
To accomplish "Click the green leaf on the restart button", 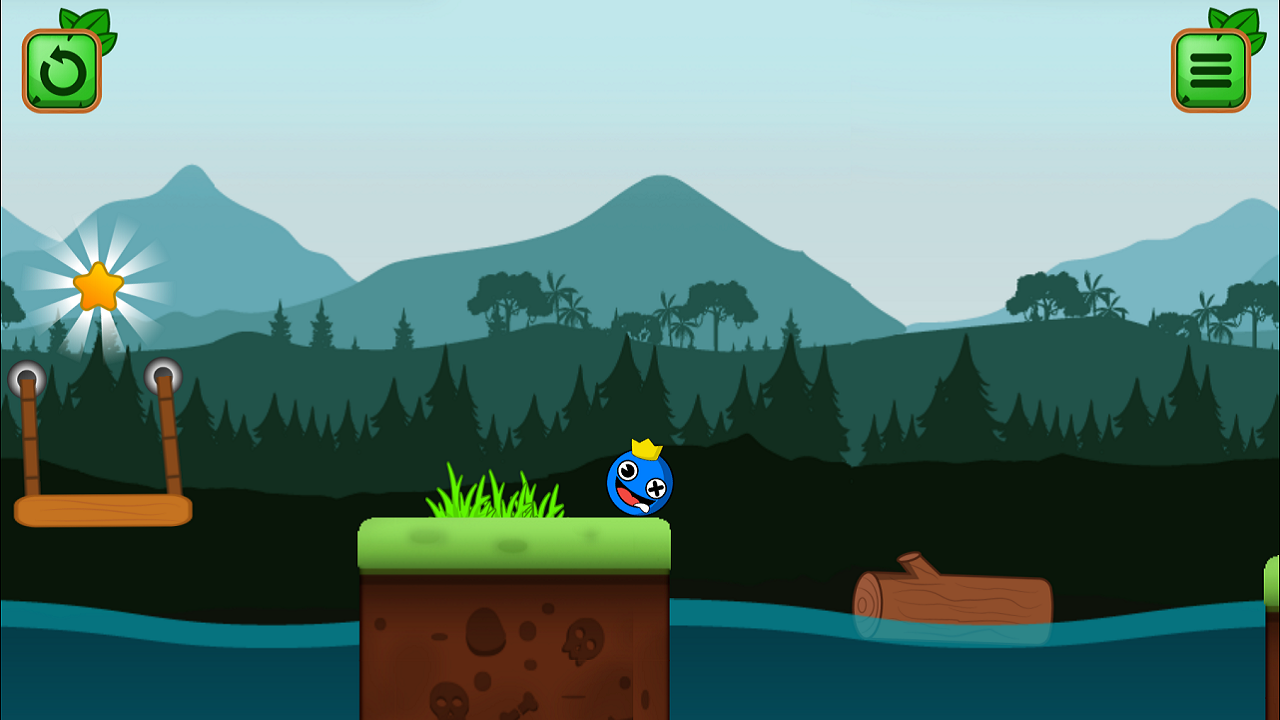I will coord(95,22).
